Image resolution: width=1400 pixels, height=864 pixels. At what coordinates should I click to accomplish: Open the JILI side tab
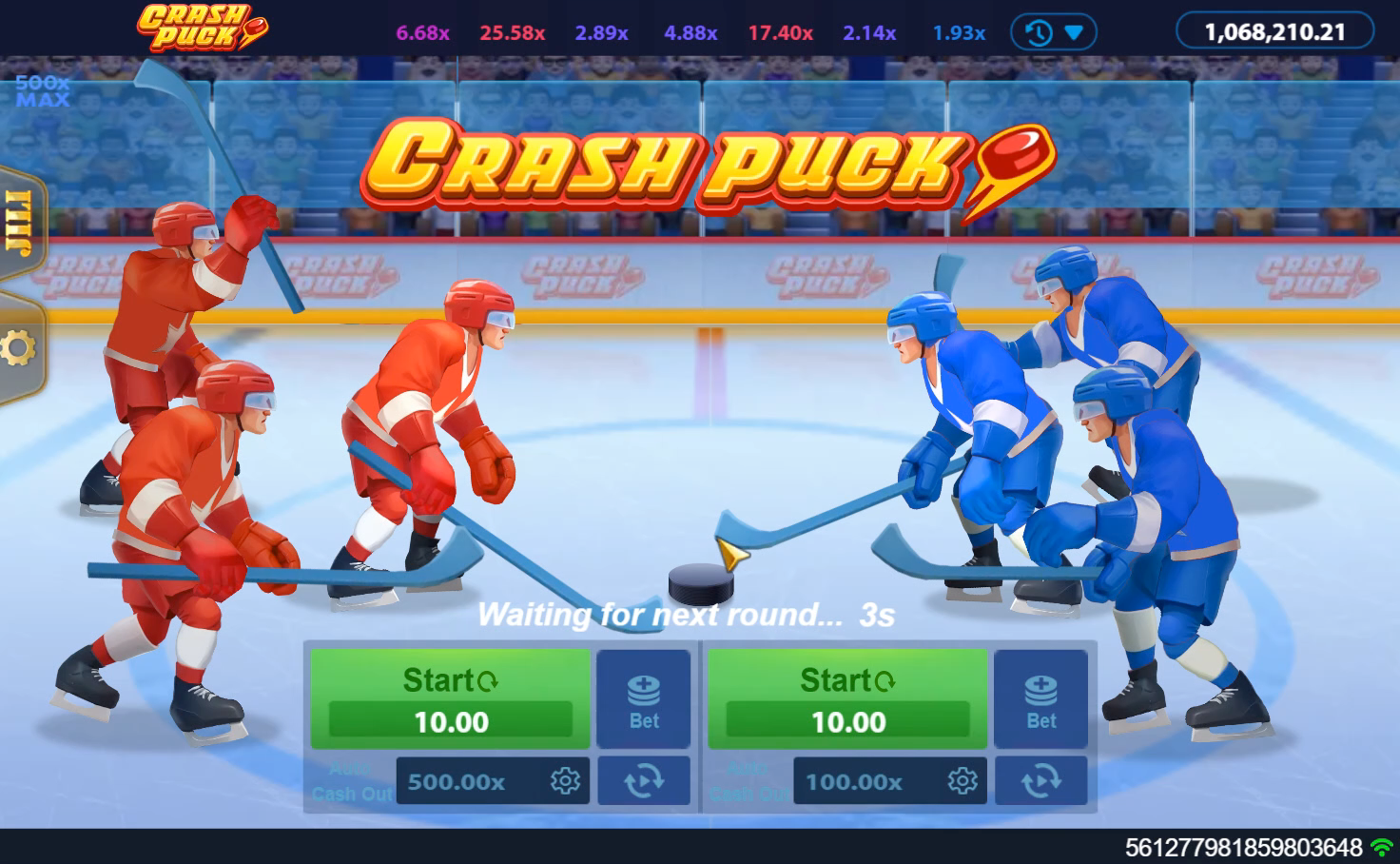[21, 225]
